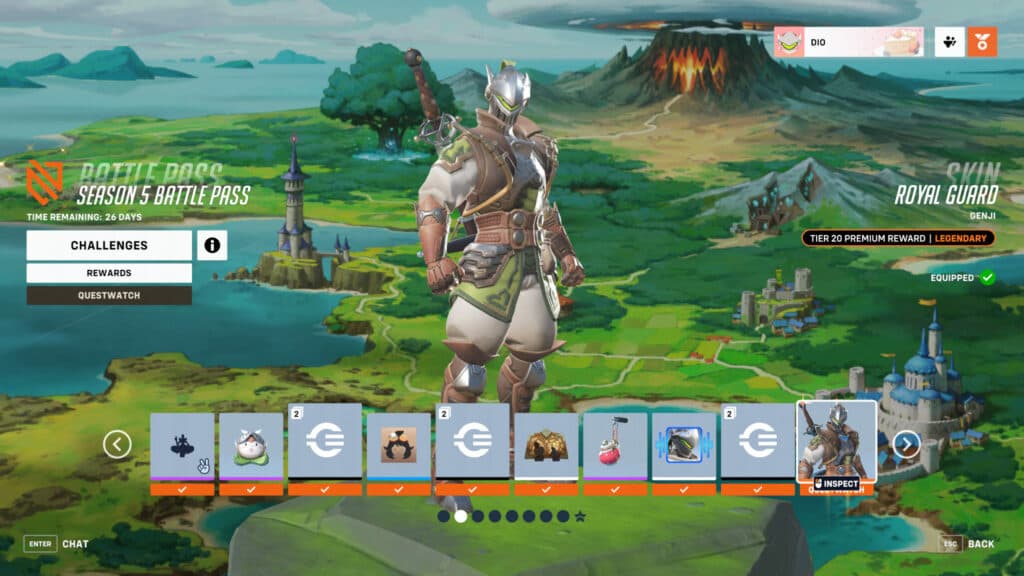1024x576 pixels.
Task: Click the orange medal icon button
Action: [x=982, y=42]
